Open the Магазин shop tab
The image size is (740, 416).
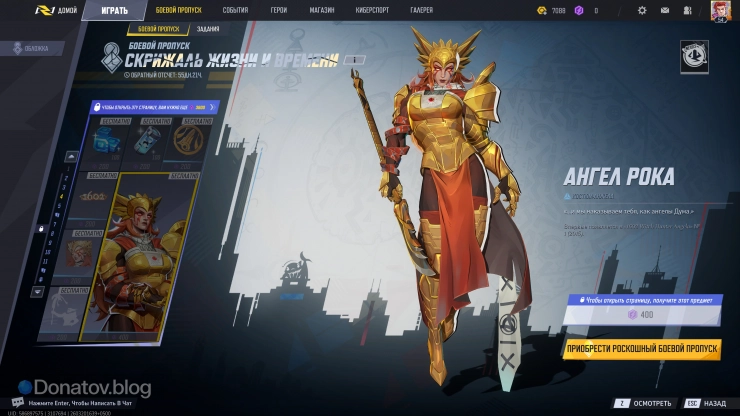point(322,10)
